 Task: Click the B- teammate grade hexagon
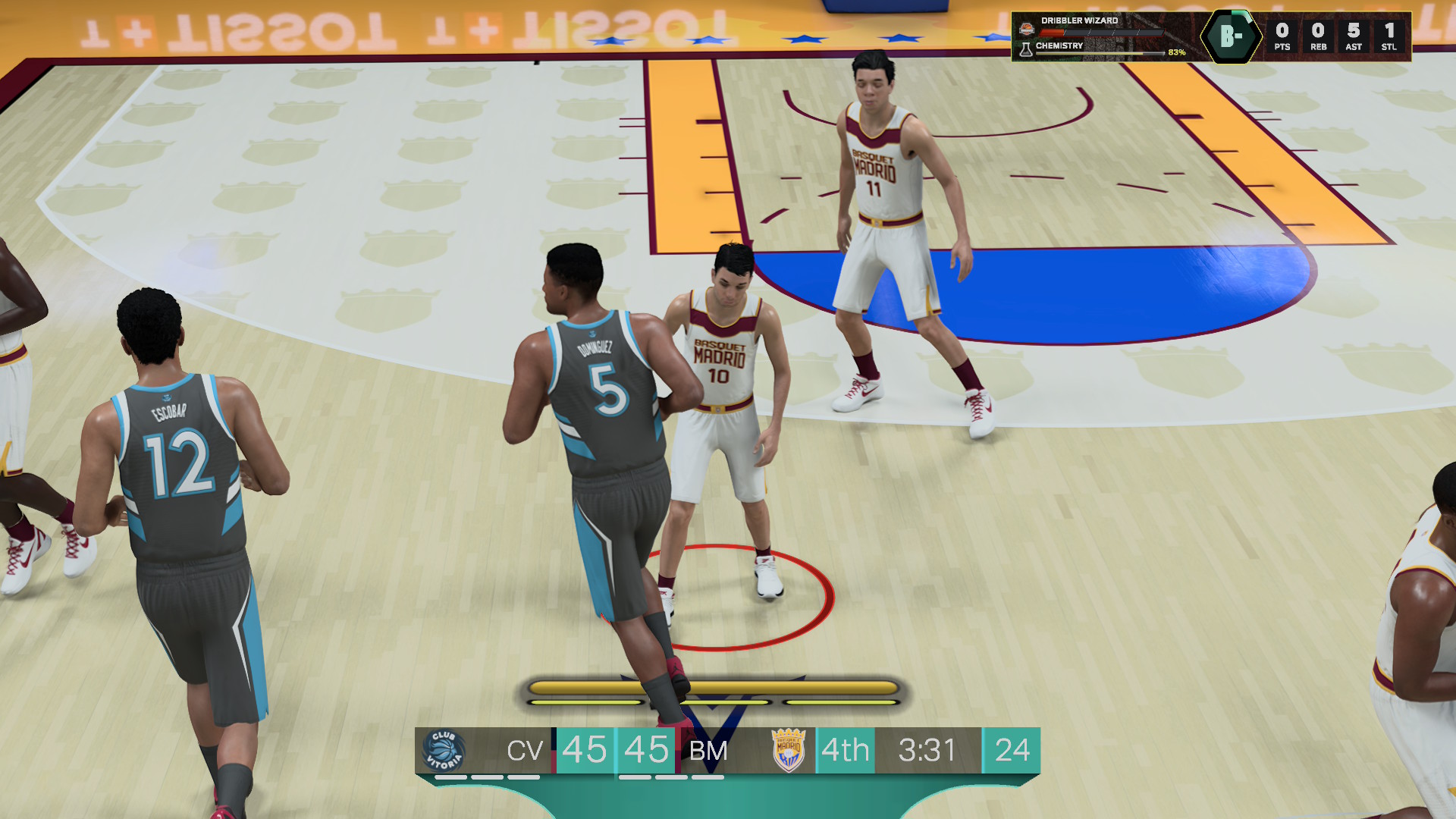pyautogui.click(x=1230, y=36)
